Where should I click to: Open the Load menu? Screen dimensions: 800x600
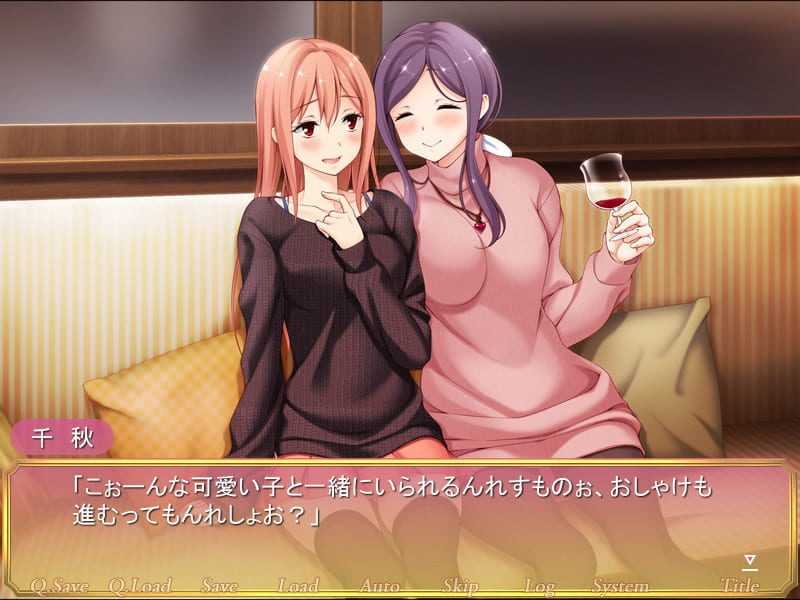coord(298,586)
